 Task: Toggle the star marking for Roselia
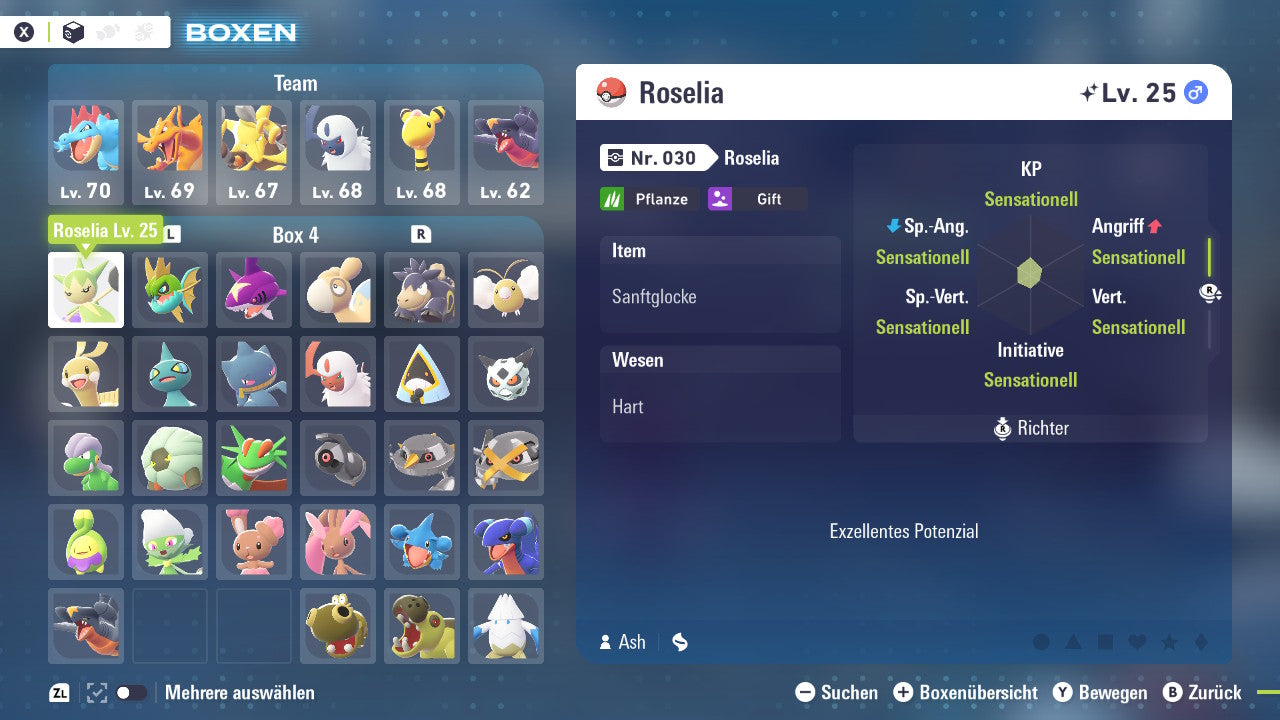1167,642
